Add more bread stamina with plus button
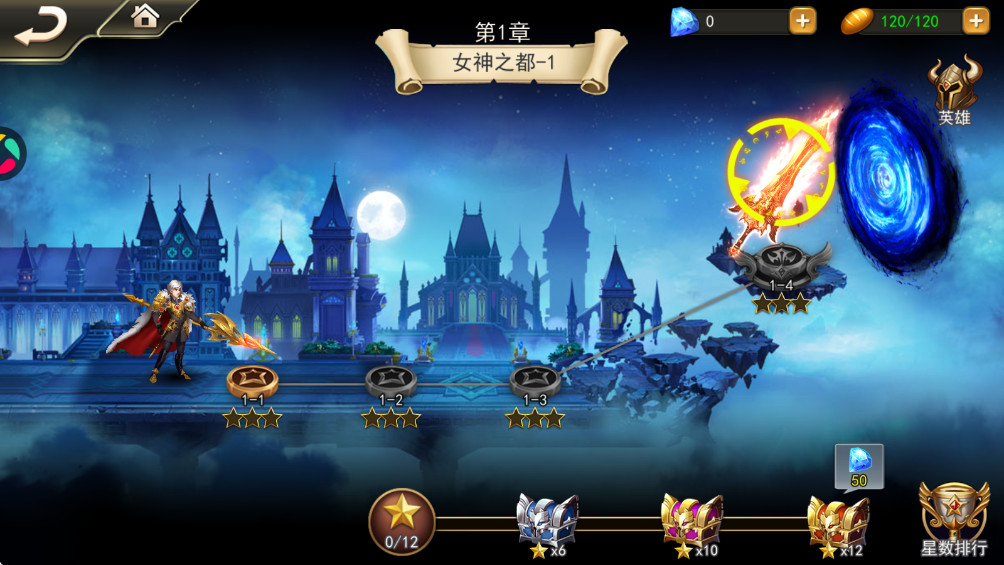The width and height of the screenshot is (1004, 565). (x=975, y=20)
